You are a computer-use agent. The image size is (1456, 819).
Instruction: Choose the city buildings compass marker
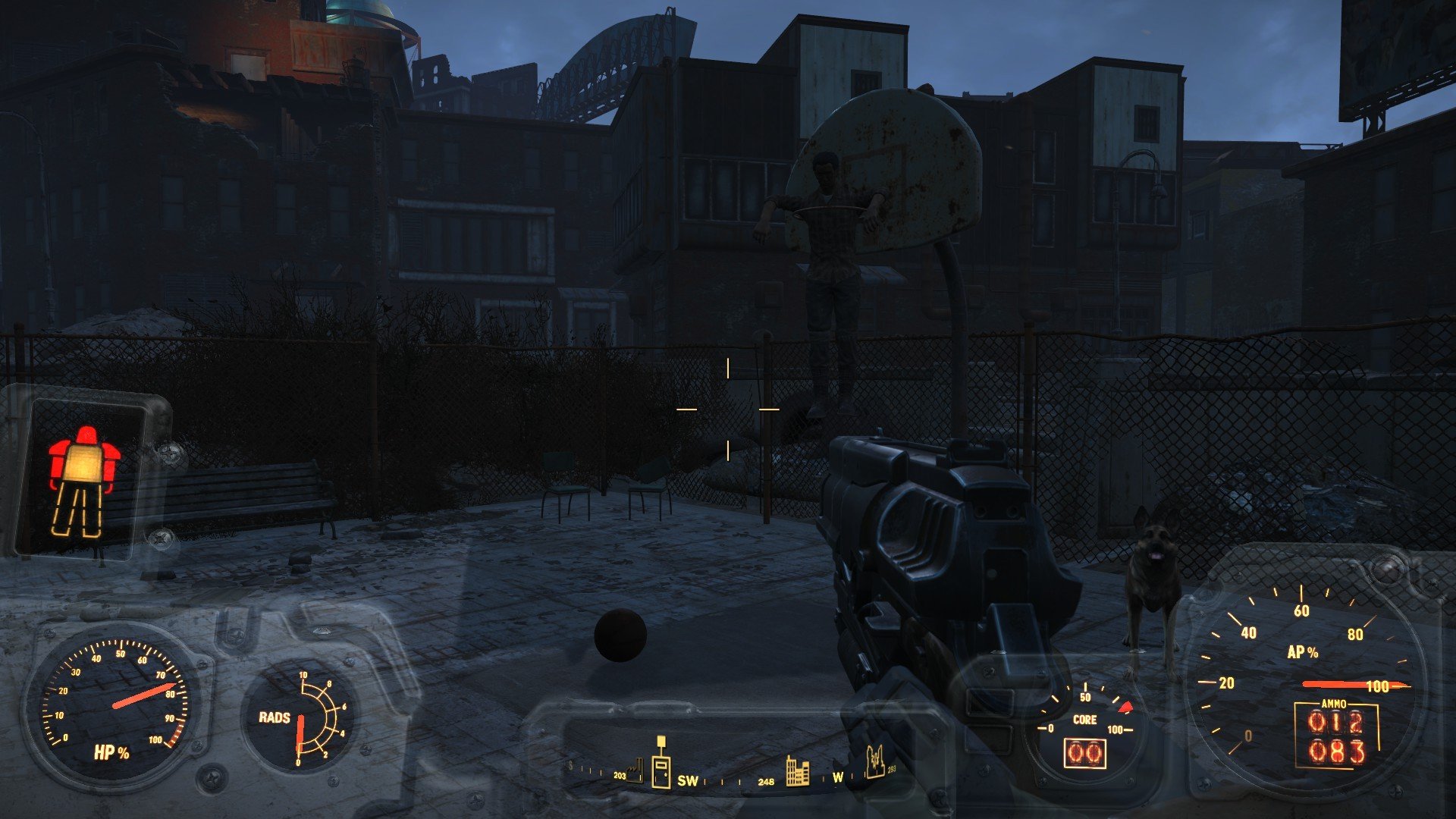click(x=796, y=770)
